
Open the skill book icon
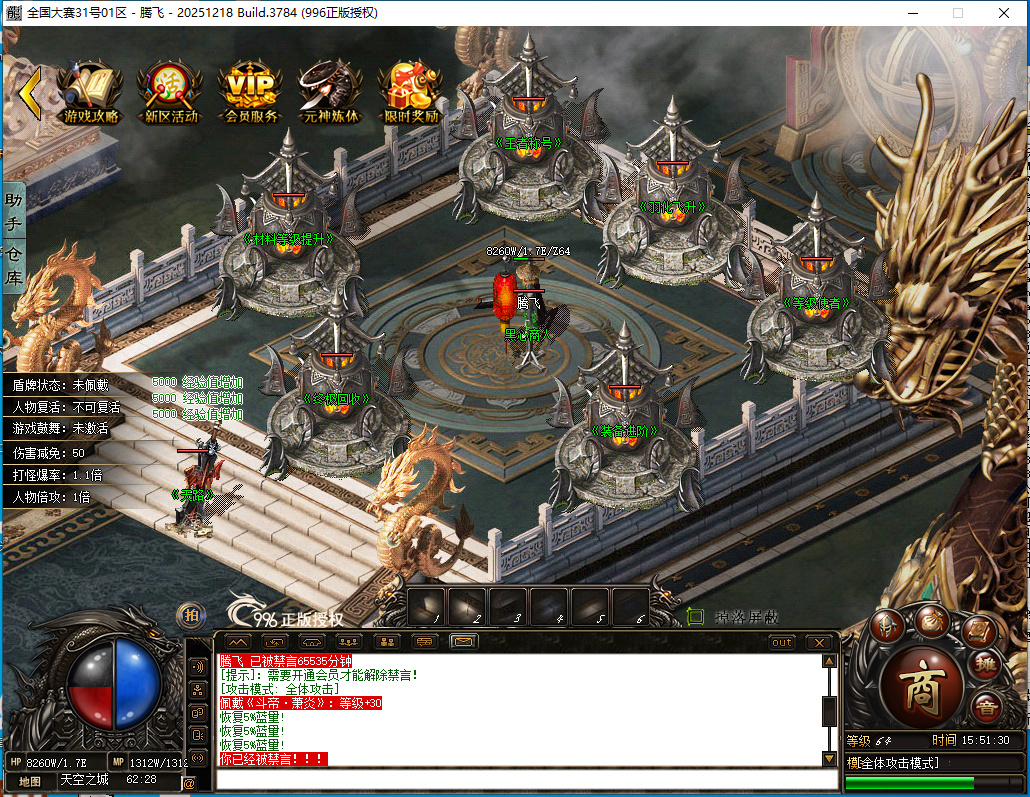click(979, 630)
